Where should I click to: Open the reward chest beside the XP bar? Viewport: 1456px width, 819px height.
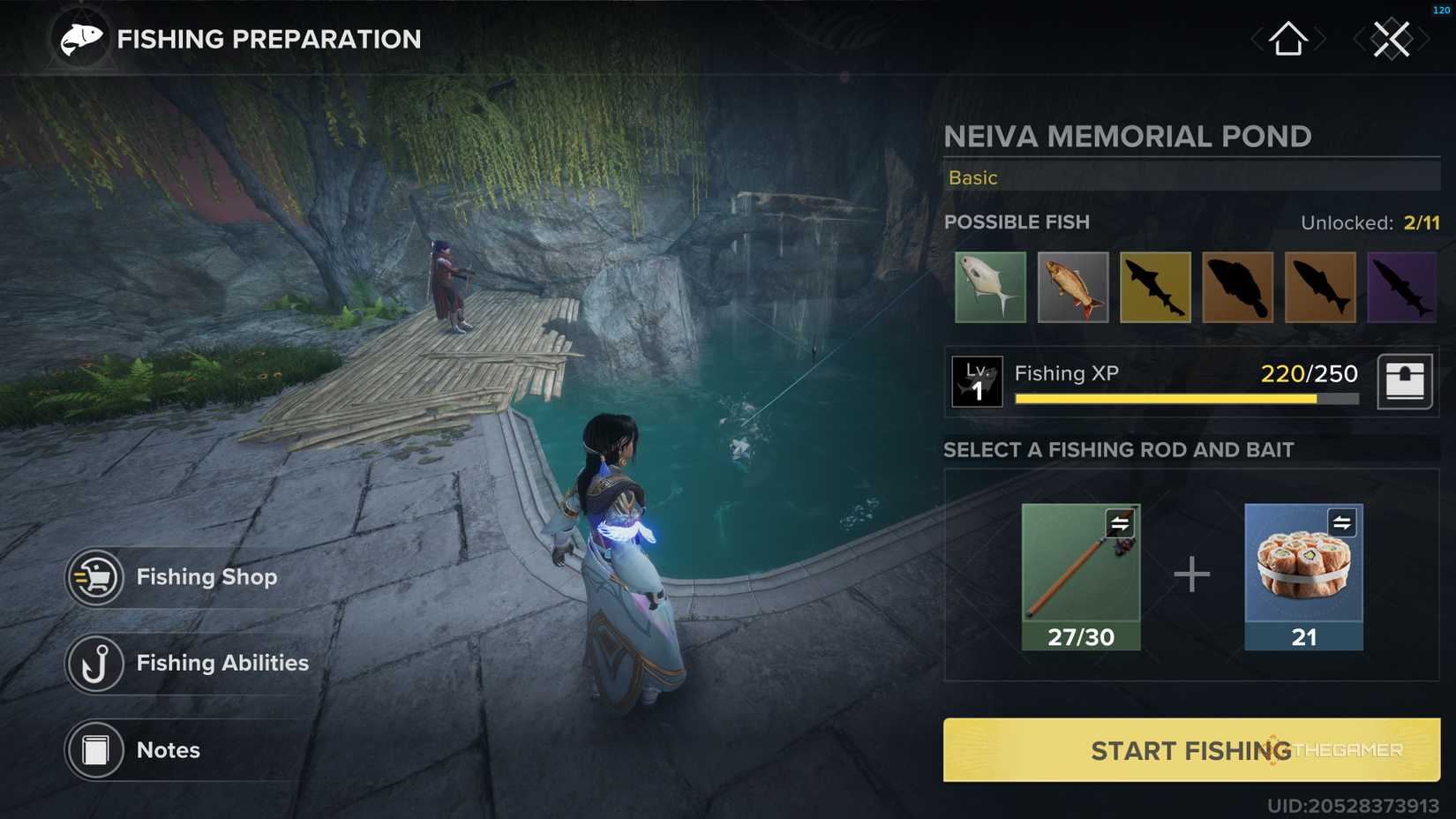(1405, 381)
